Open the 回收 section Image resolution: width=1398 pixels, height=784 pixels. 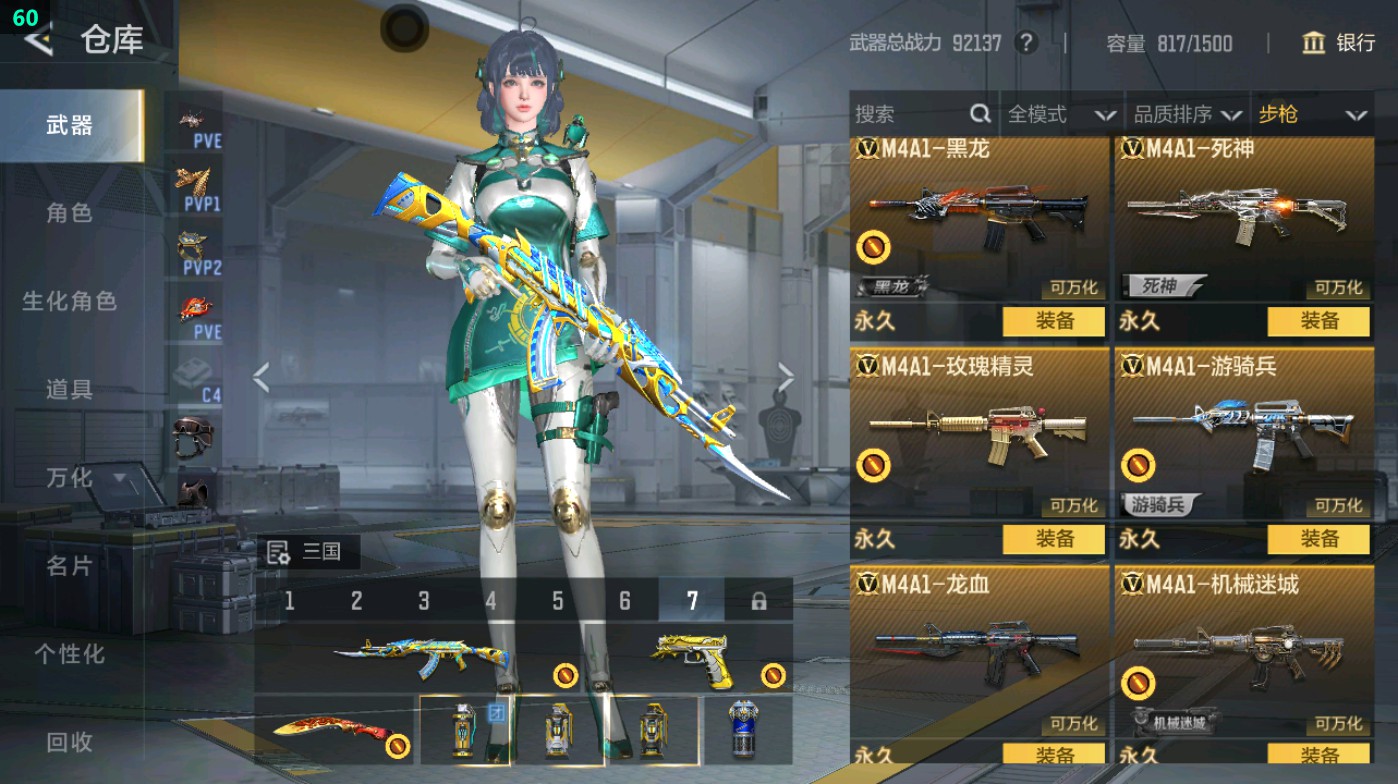[69, 742]
